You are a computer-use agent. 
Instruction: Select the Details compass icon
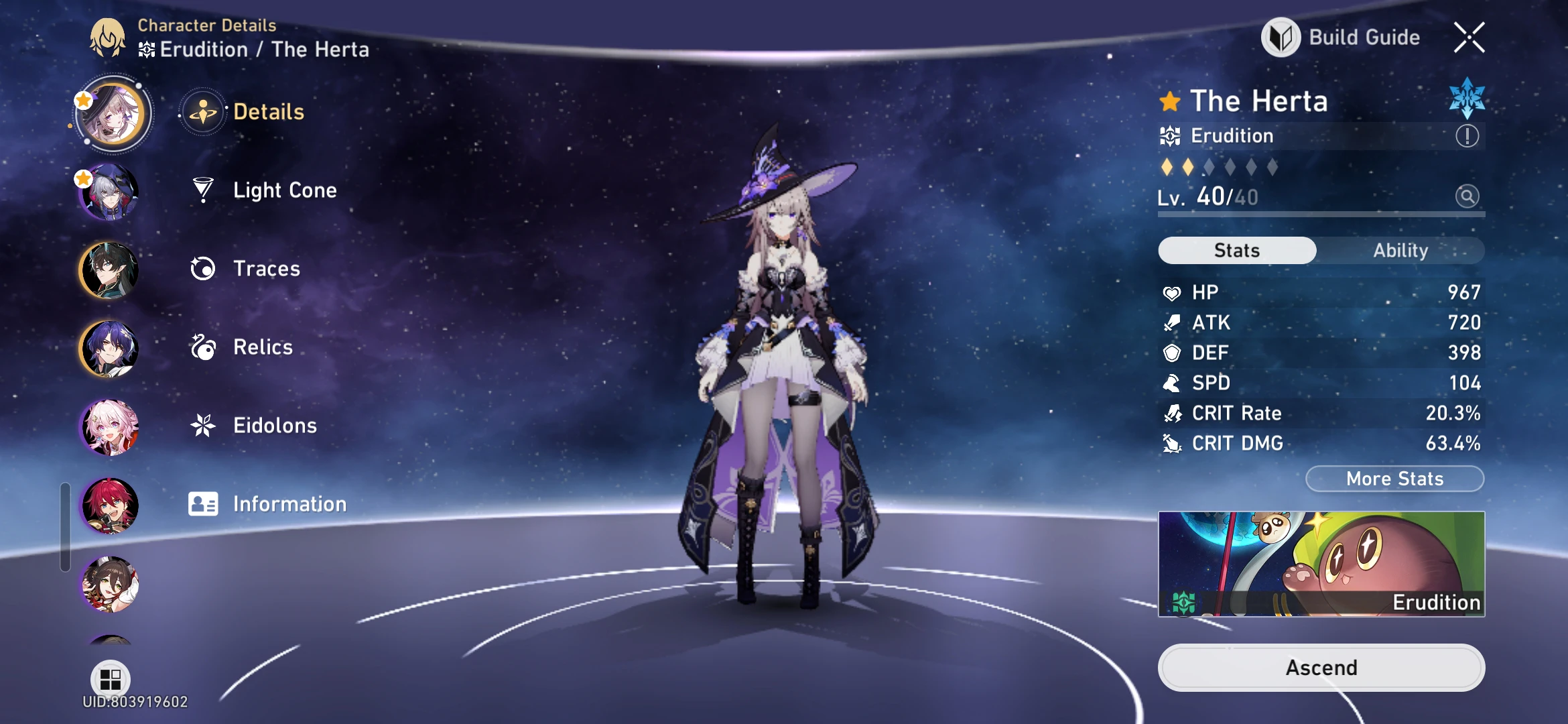tap(202, 112)
